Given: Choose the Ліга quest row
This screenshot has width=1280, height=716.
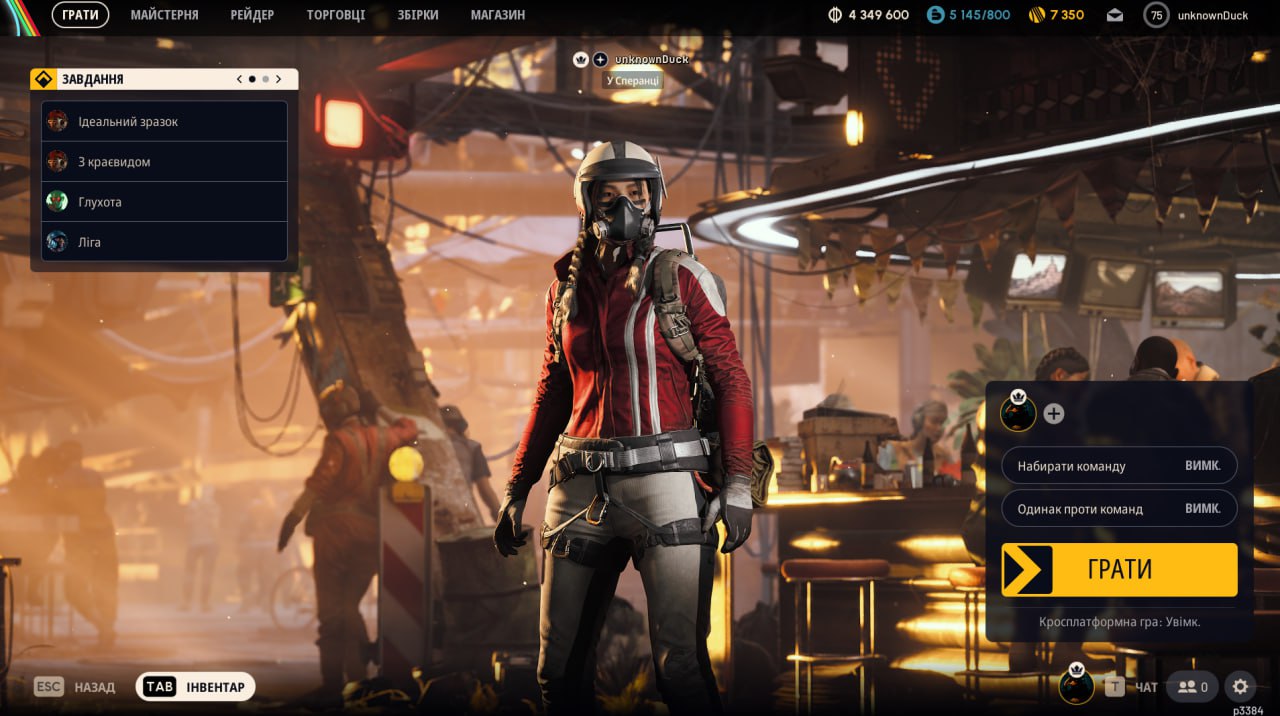Looking at the screenshot, I should click(x=164, y=242).
